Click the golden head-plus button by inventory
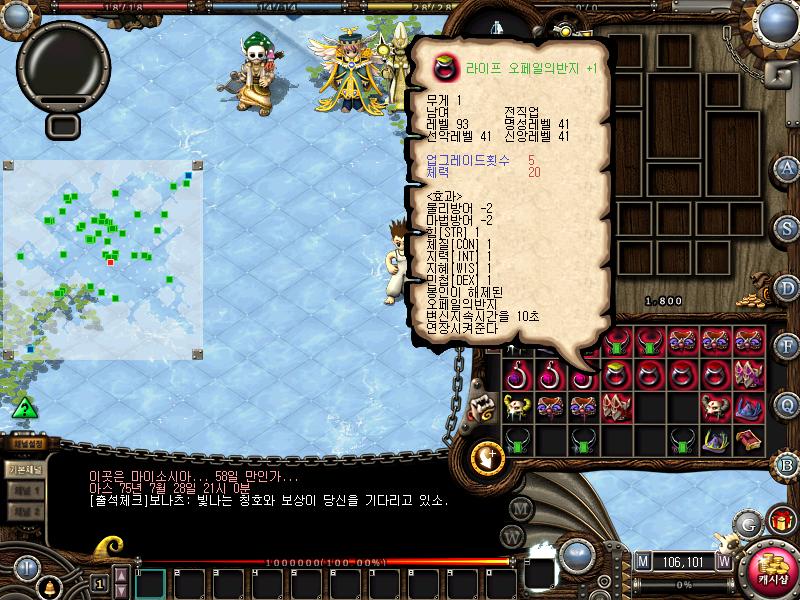Viewport: 800px width, 600px height. coord(487,456)
